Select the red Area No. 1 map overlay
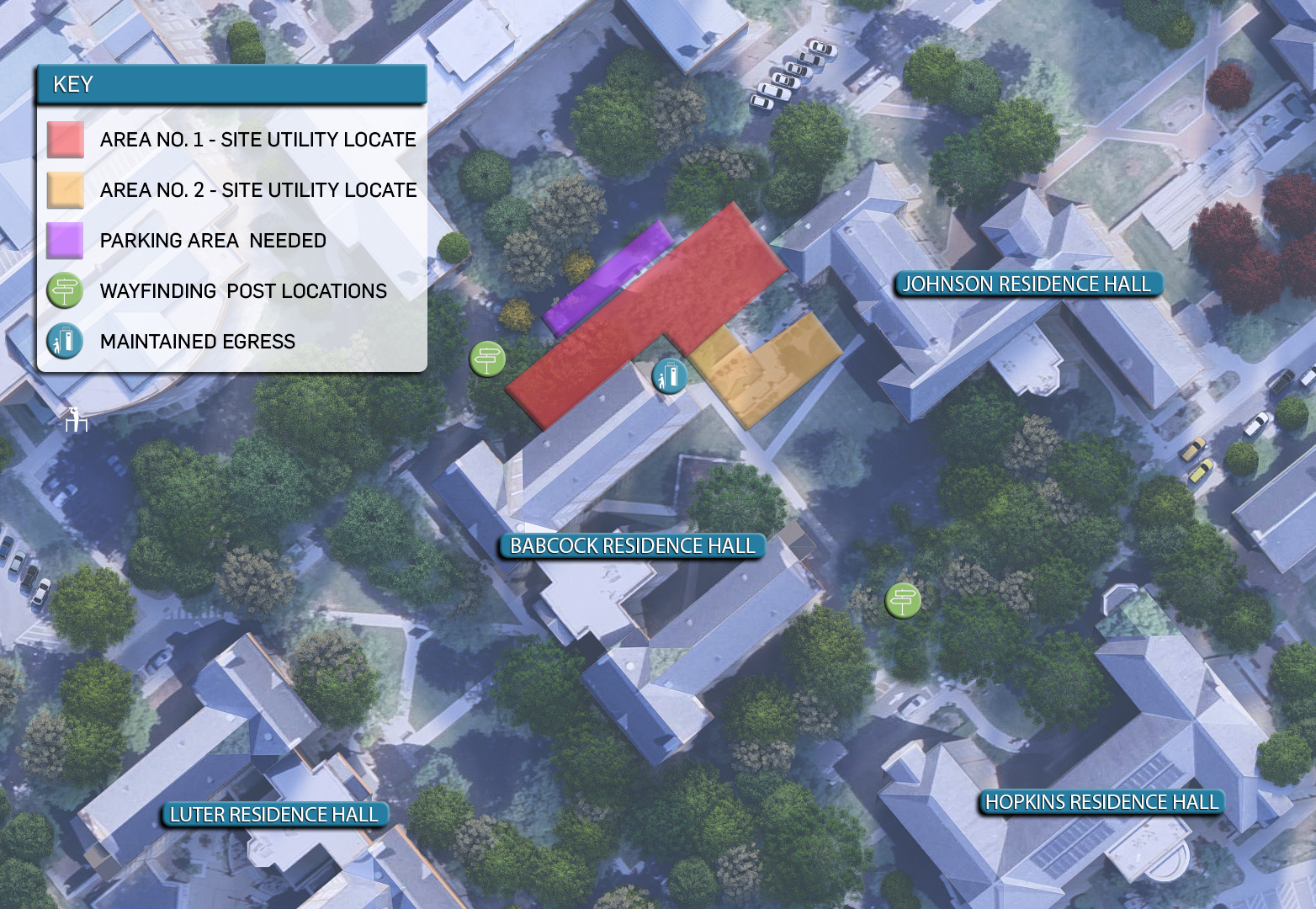The height and width of the screenshot is (909, 1316). point(606,345)
